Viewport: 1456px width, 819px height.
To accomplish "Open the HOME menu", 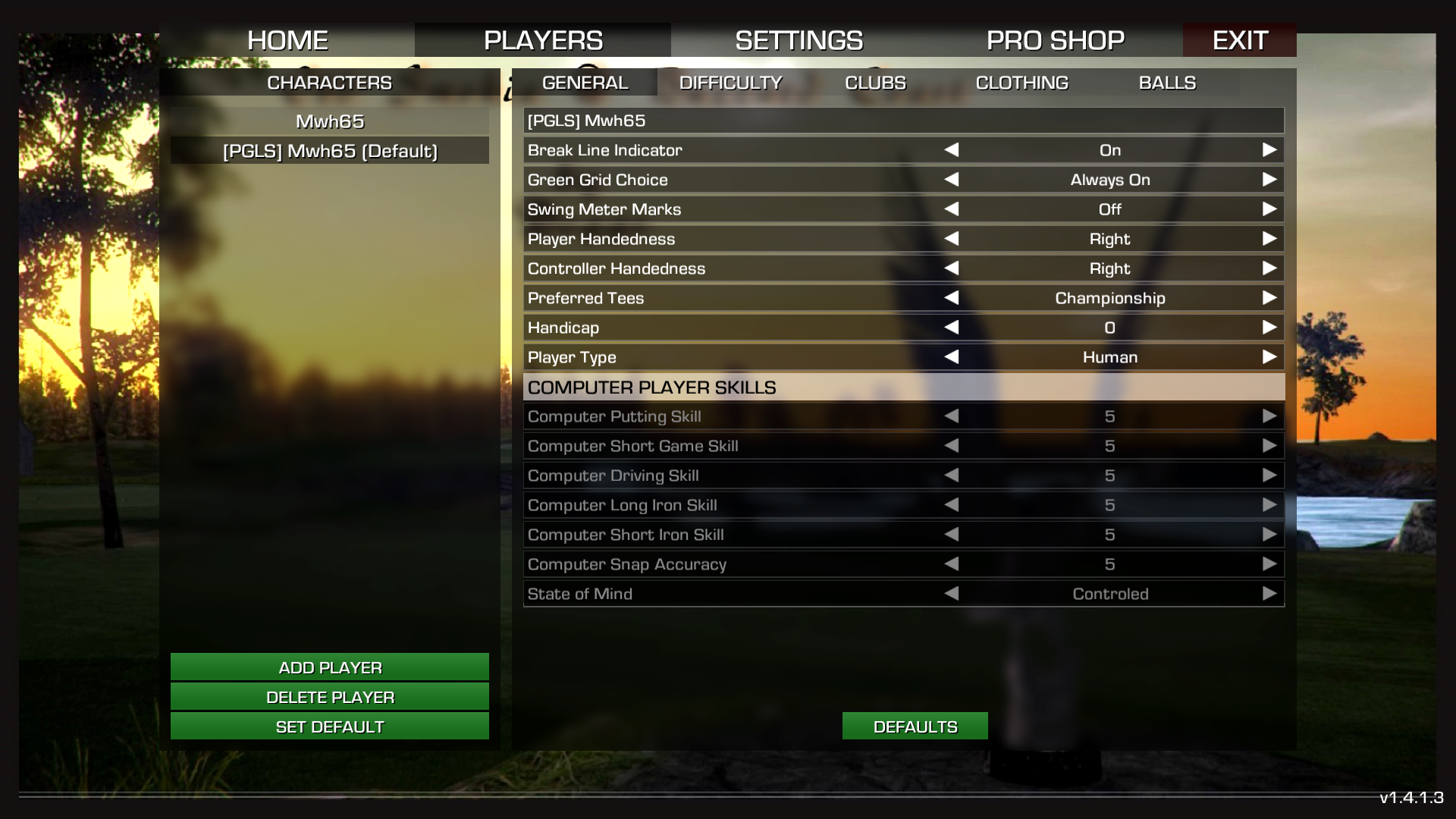I will pyautogui.click(x=287, y=40).
